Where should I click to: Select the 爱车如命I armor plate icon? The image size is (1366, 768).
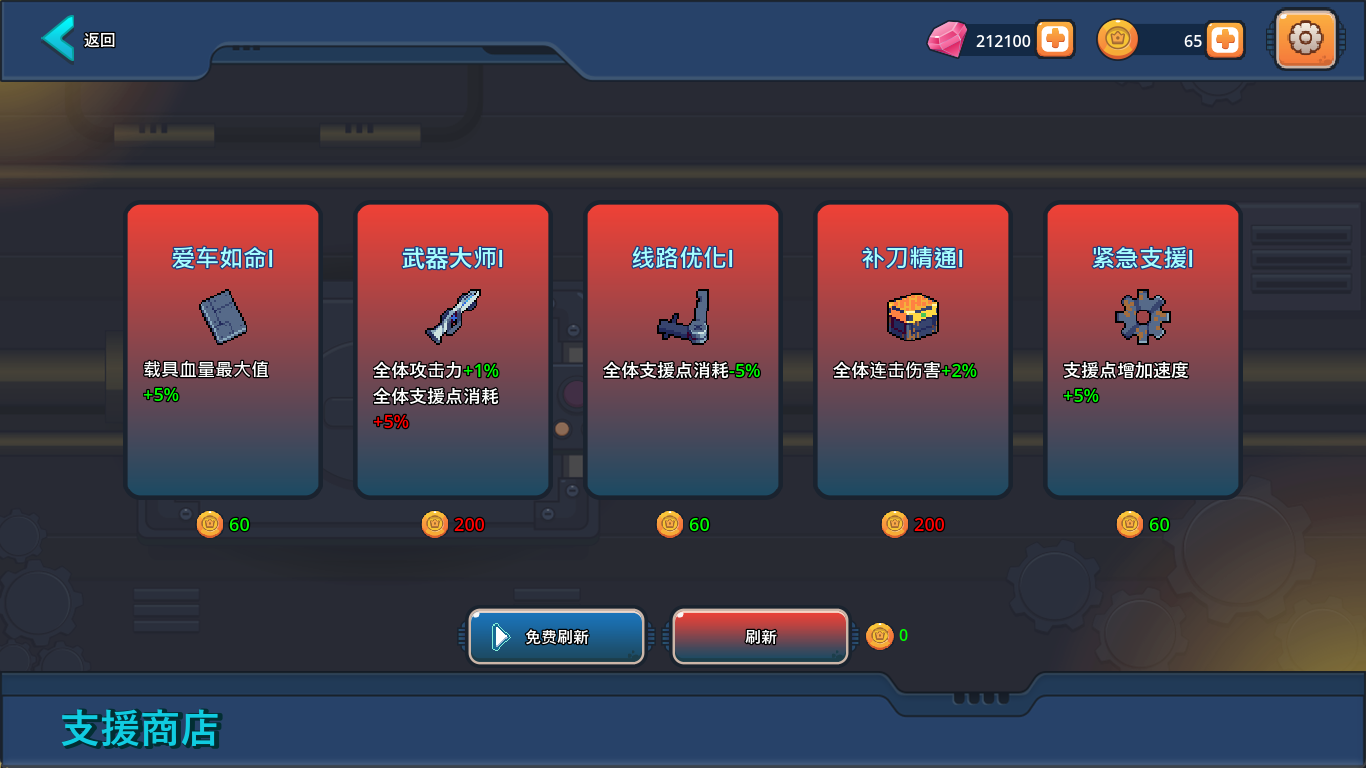(x=223, y=314)
